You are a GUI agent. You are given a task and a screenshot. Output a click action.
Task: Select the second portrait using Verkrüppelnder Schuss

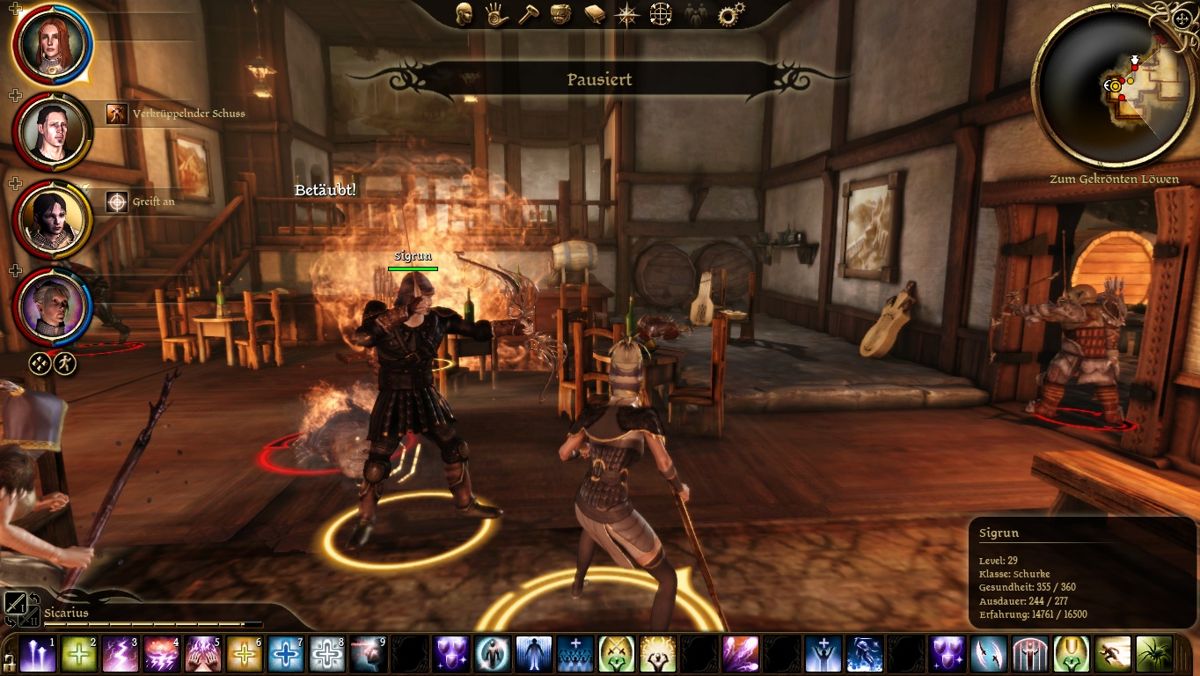point(52,130)
